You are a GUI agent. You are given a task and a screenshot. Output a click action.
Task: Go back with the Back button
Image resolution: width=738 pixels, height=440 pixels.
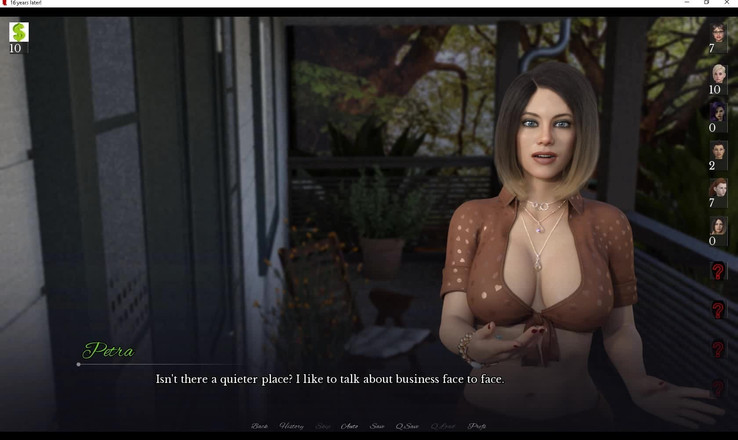260,427
